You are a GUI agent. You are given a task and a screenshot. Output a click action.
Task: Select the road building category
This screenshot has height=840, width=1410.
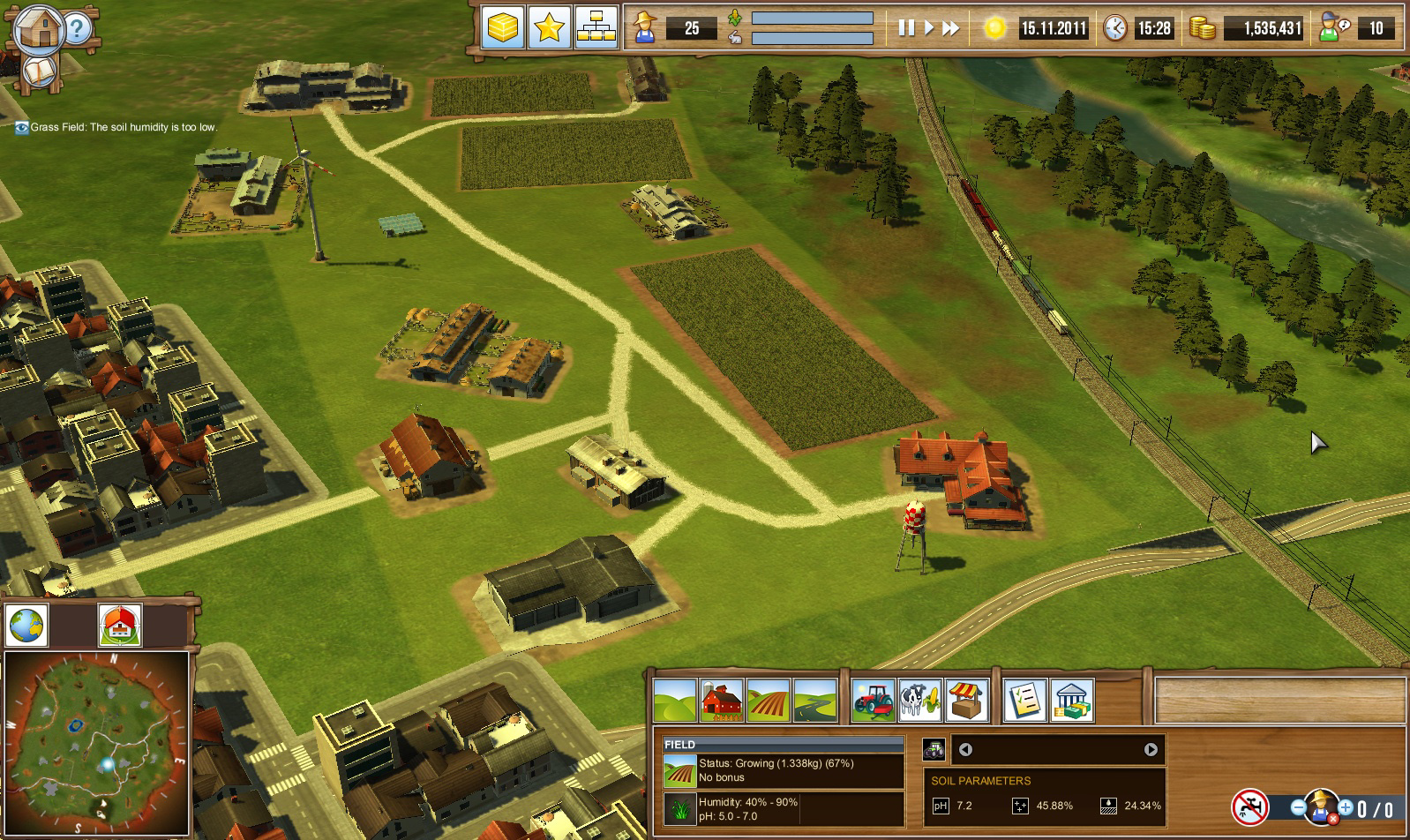[815, 701]
